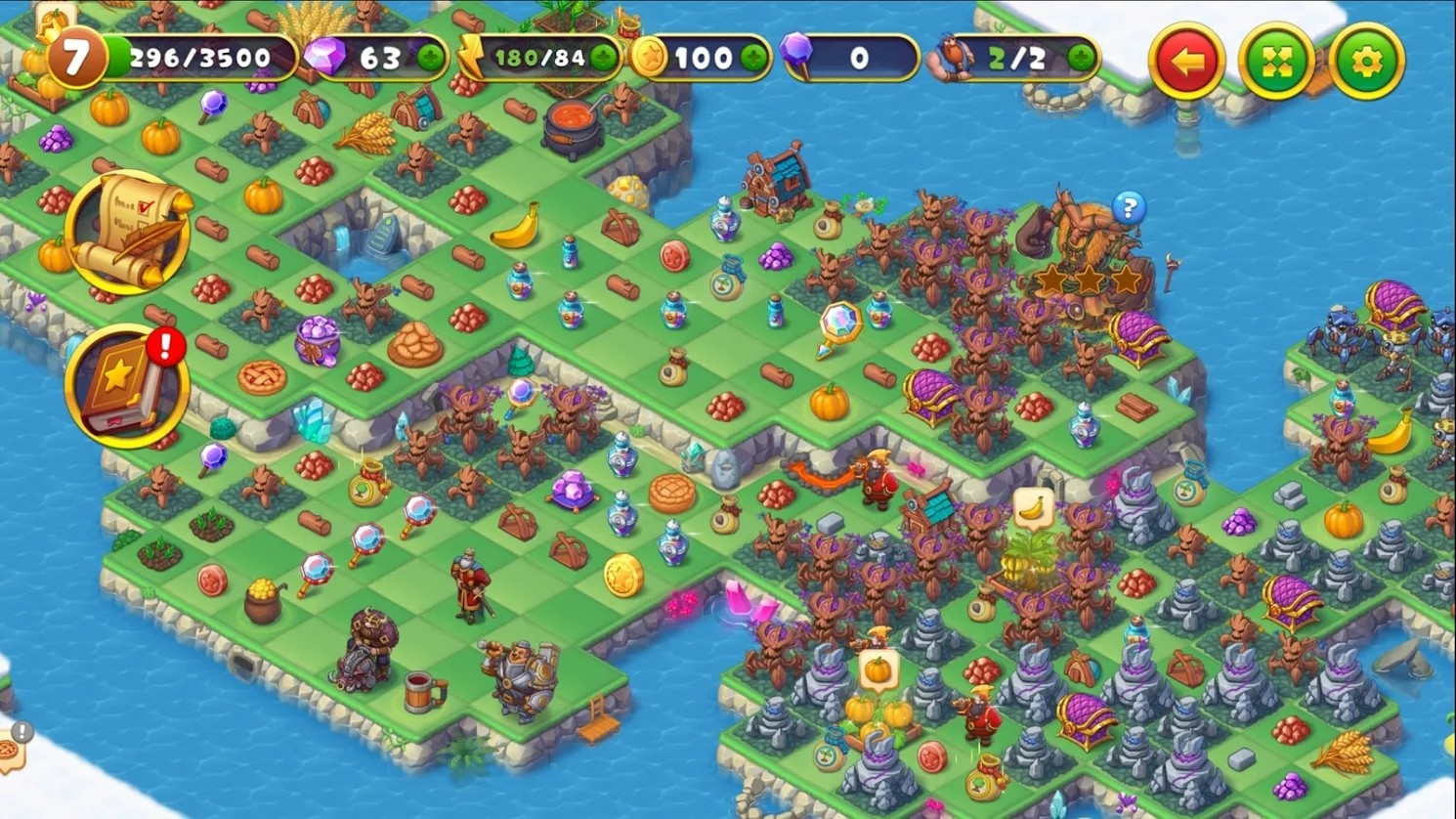Click the level 7 badge
Image resolution: width=1456 pixels, height=819 pixels.
[76, 57]
